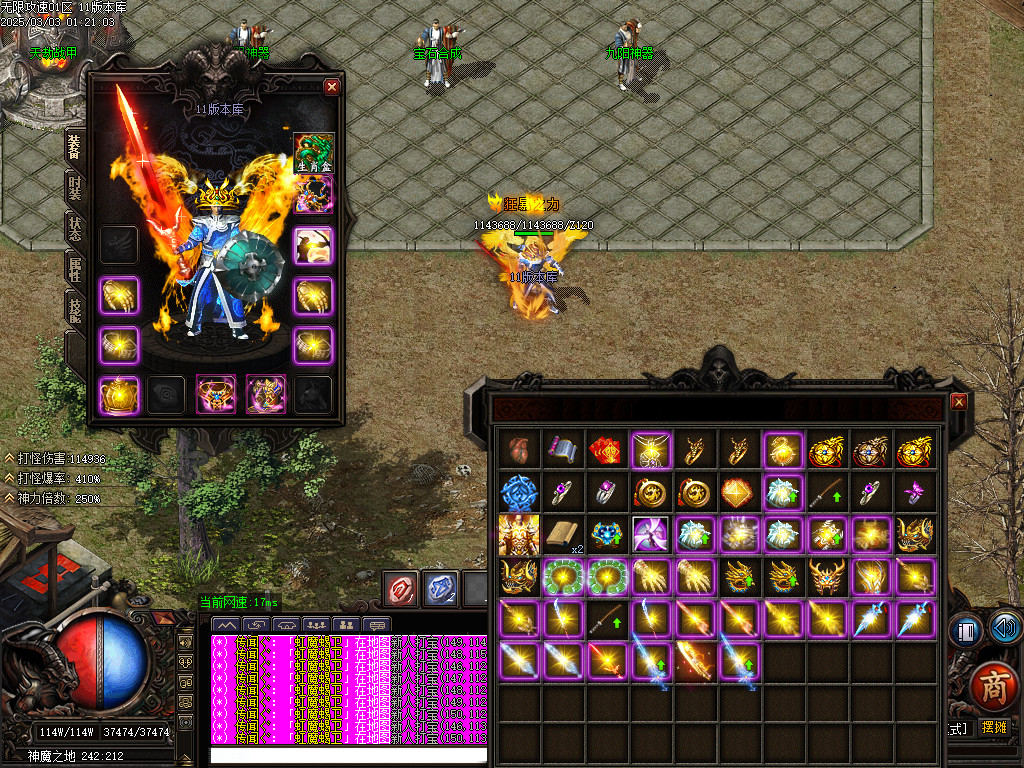
Task: Choose the golden armored figure item
Action: click(x=518, y=535)
